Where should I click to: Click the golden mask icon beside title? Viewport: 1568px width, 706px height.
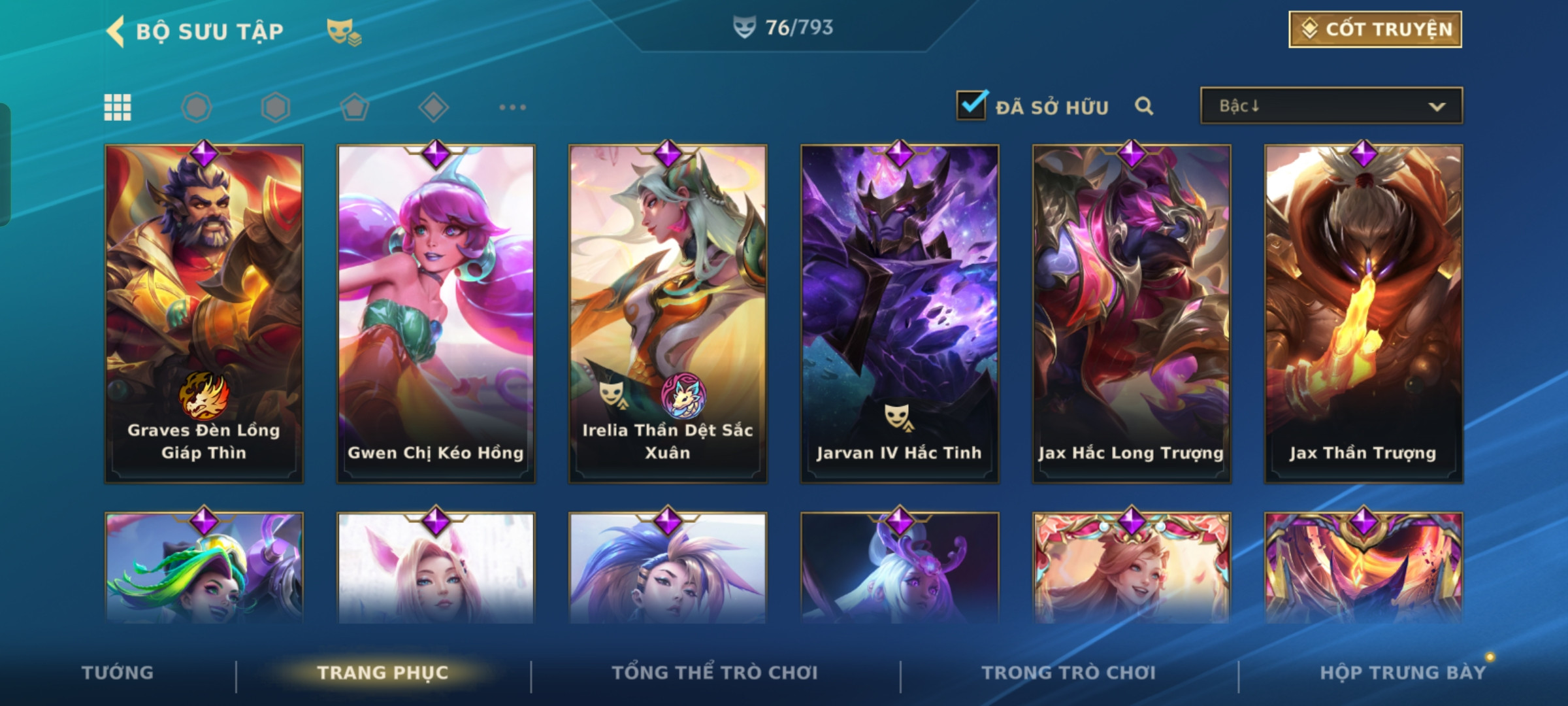click(344, 31)
